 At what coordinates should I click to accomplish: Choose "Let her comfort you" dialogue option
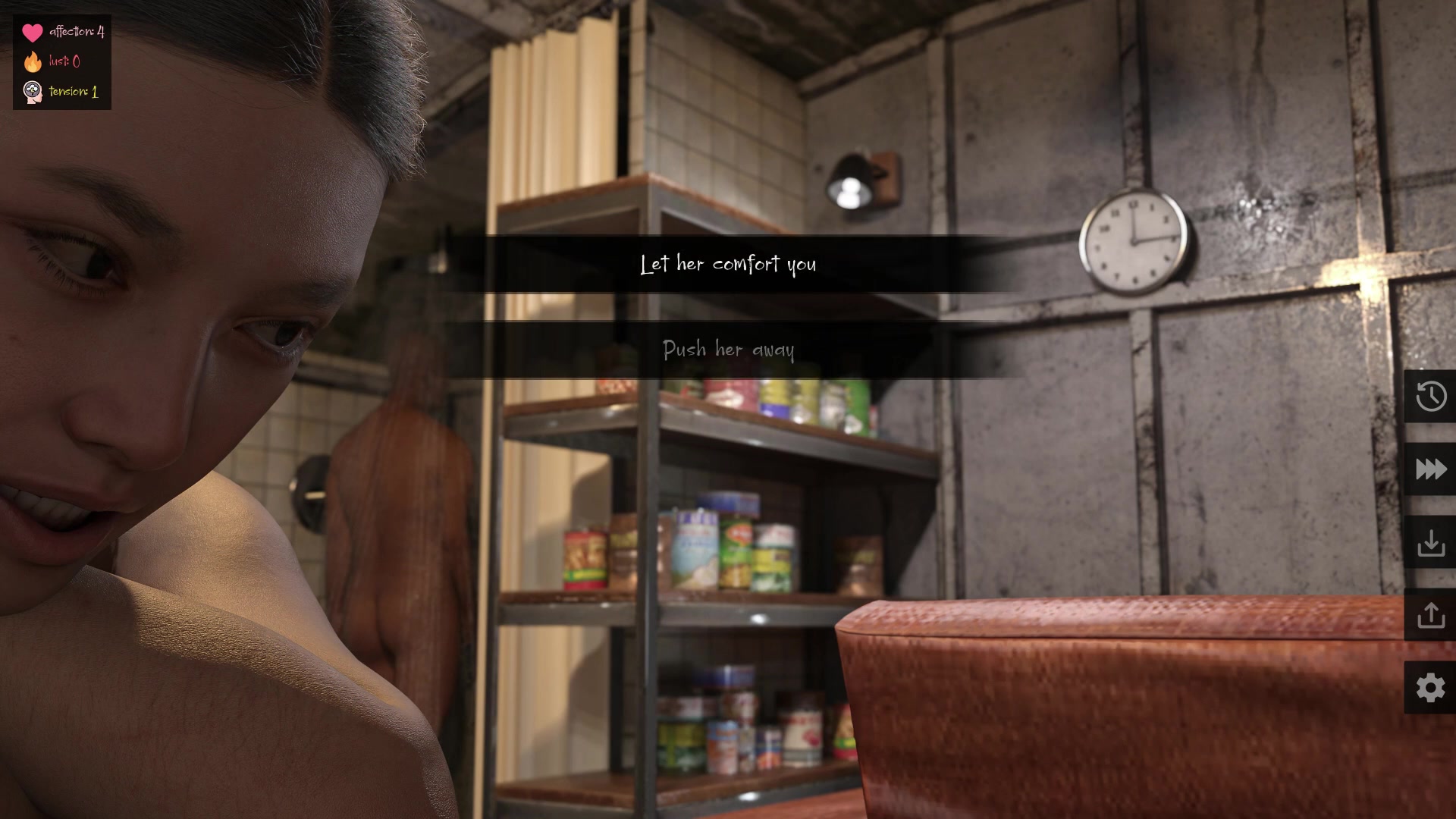point(728,264)
